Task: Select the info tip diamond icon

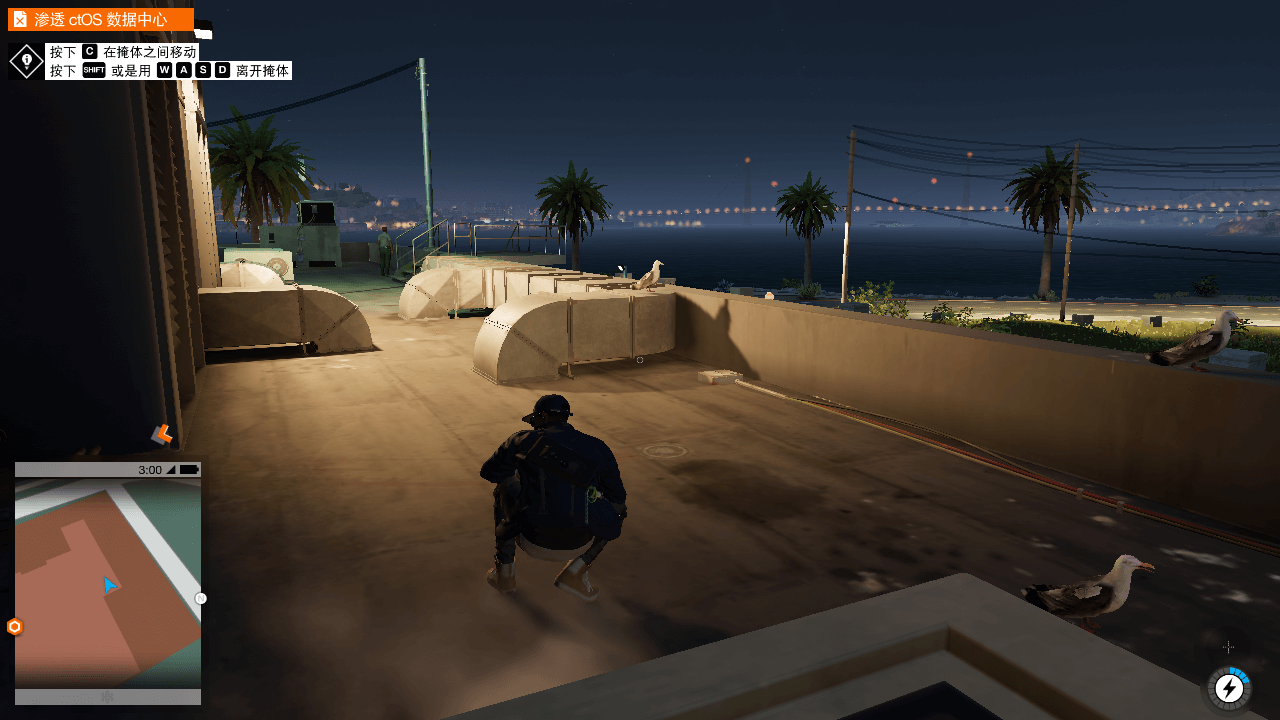Action: [x=26, y=59]
